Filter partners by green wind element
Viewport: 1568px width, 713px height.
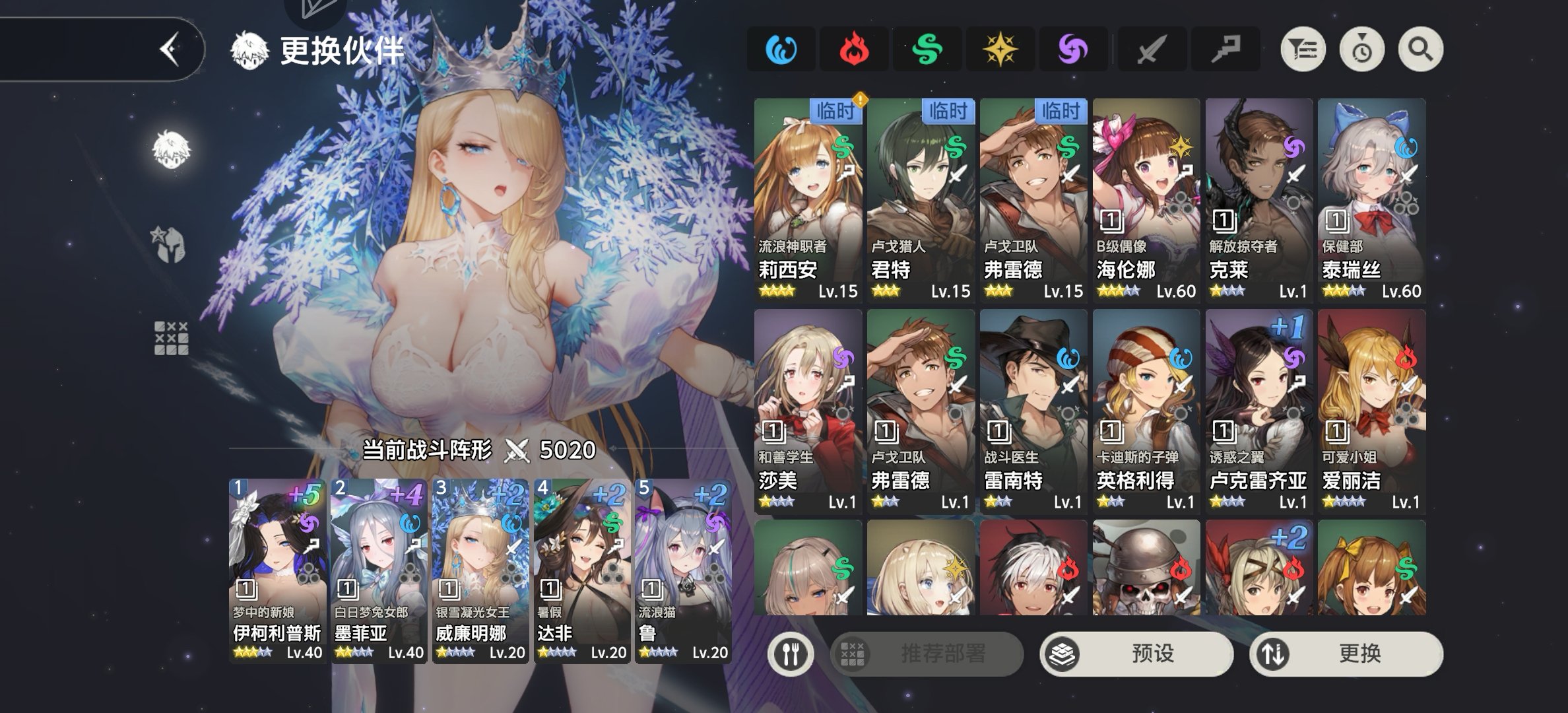[927, 50]
